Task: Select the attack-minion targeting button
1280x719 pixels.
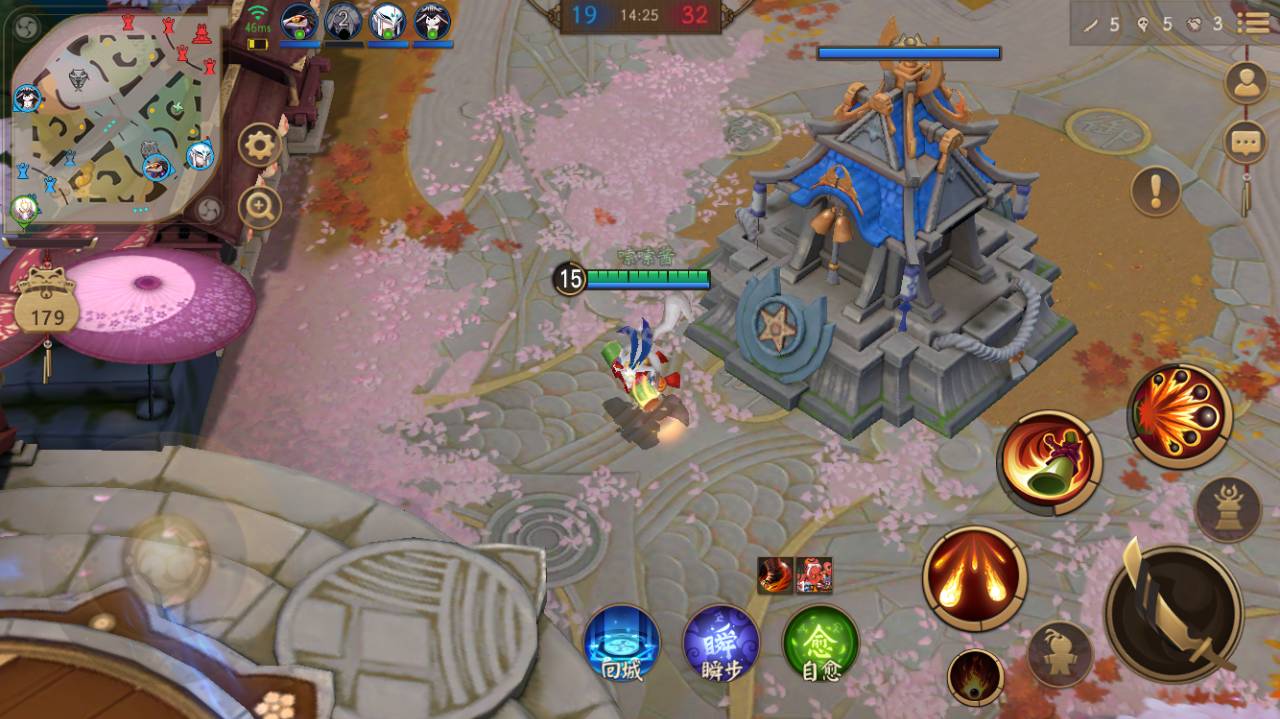Action: pos(1060,653)
